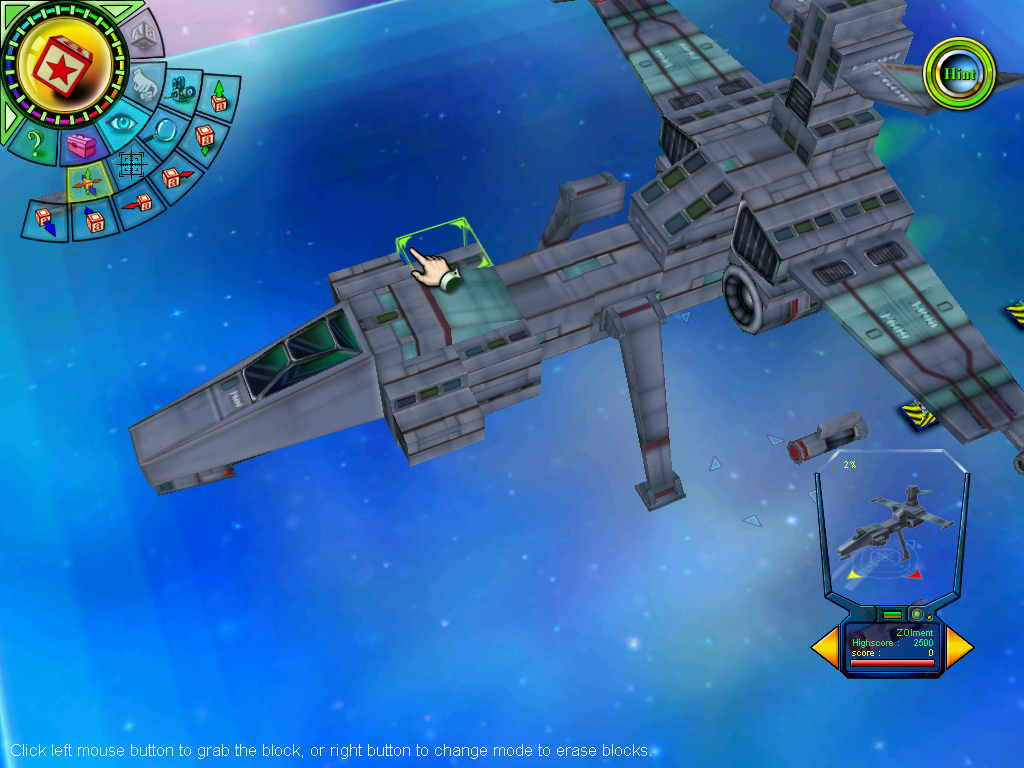Go to previous model with left yellow arrow
This screenshot has width=1024, height=768.
(826, 647)
